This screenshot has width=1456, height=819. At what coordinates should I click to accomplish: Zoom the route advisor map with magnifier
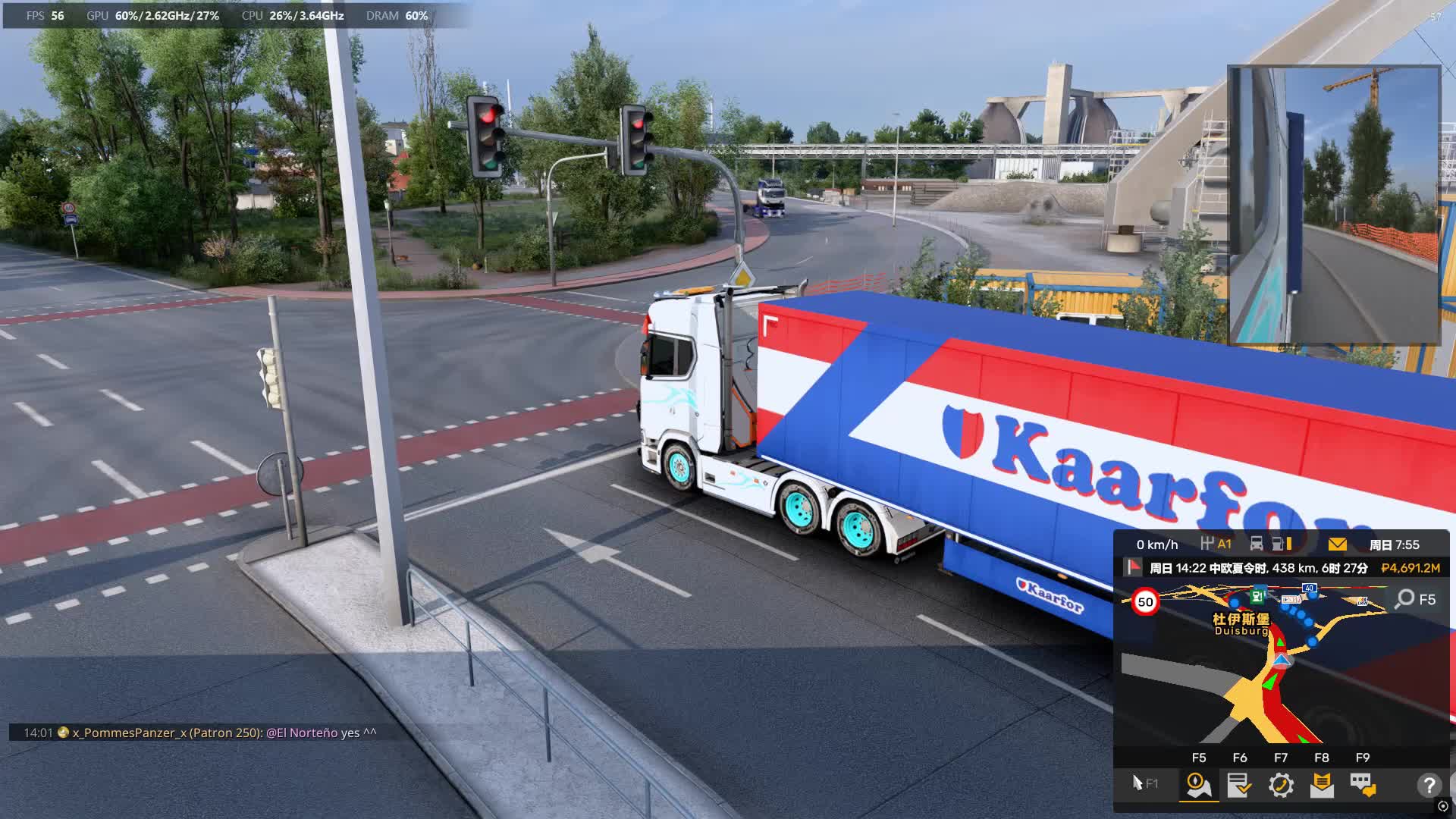click(1405, 599)
